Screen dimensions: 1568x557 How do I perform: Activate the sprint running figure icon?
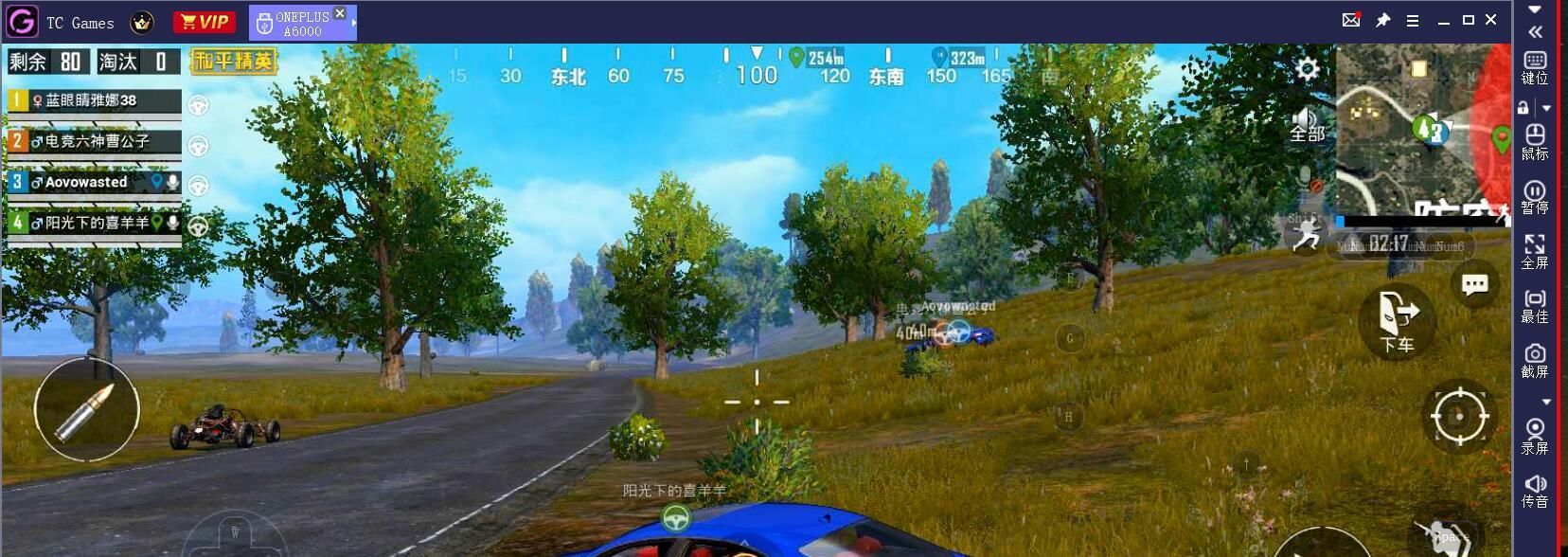tap(1307, 237)
